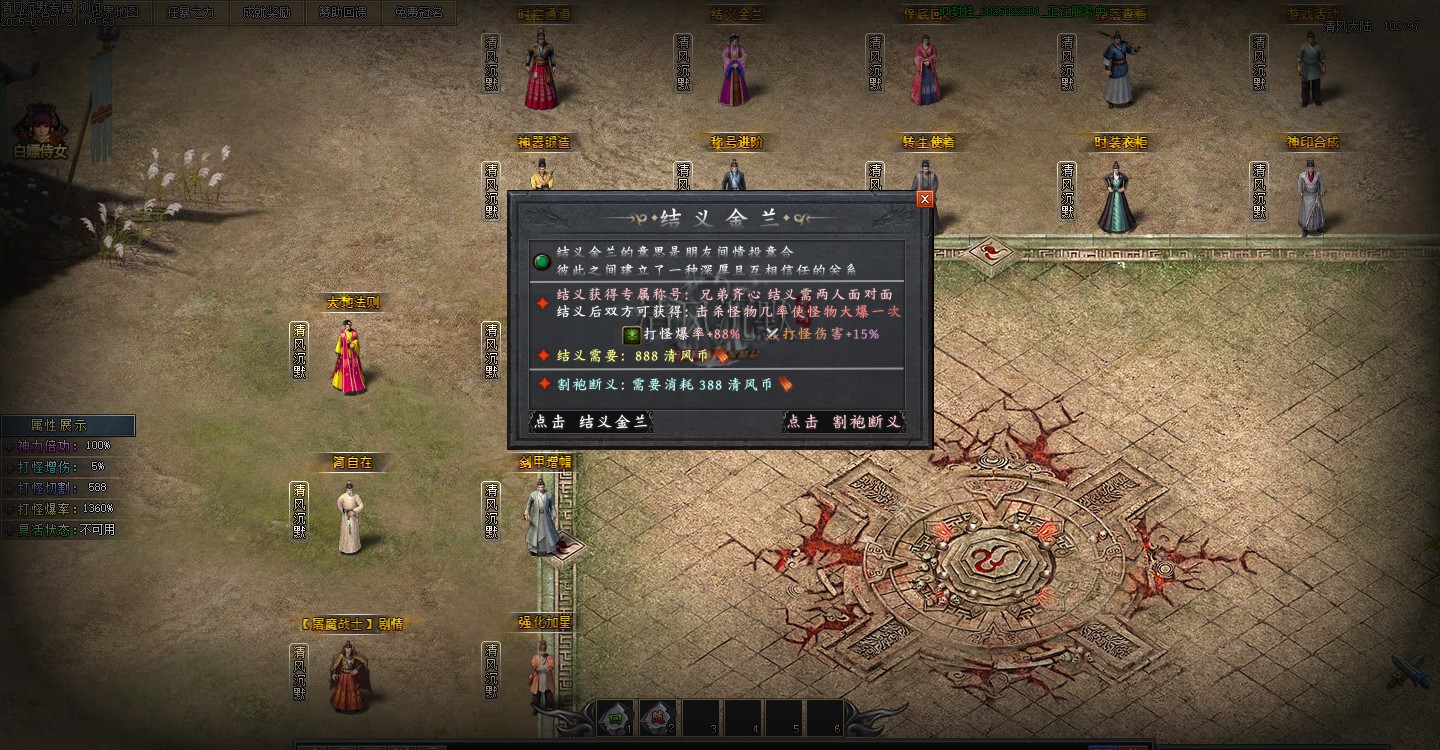The width and height of the screenshot is (1440, 750).
Task: Close the 结义金兰 dialog window
Action: coord(924,199)
